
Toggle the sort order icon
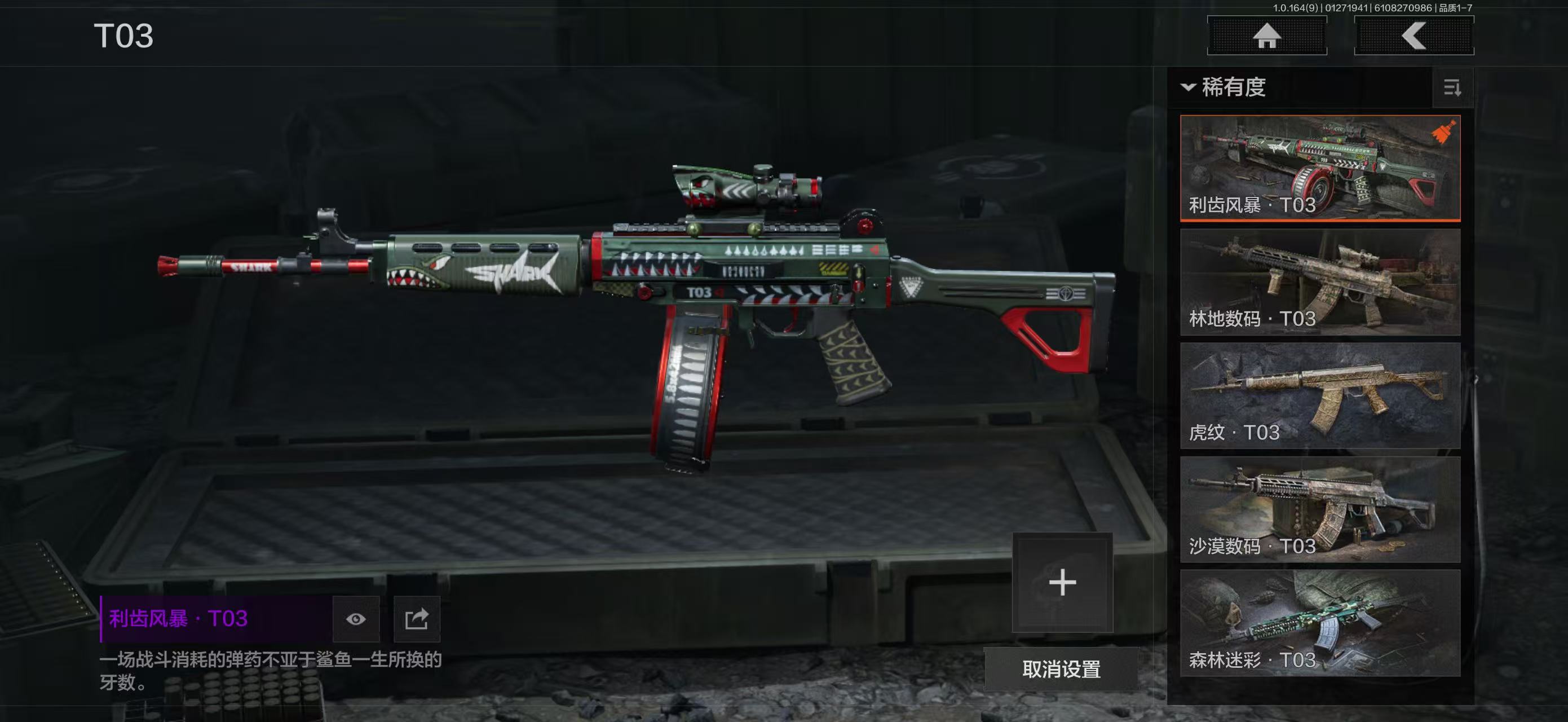click(1452, 87)
